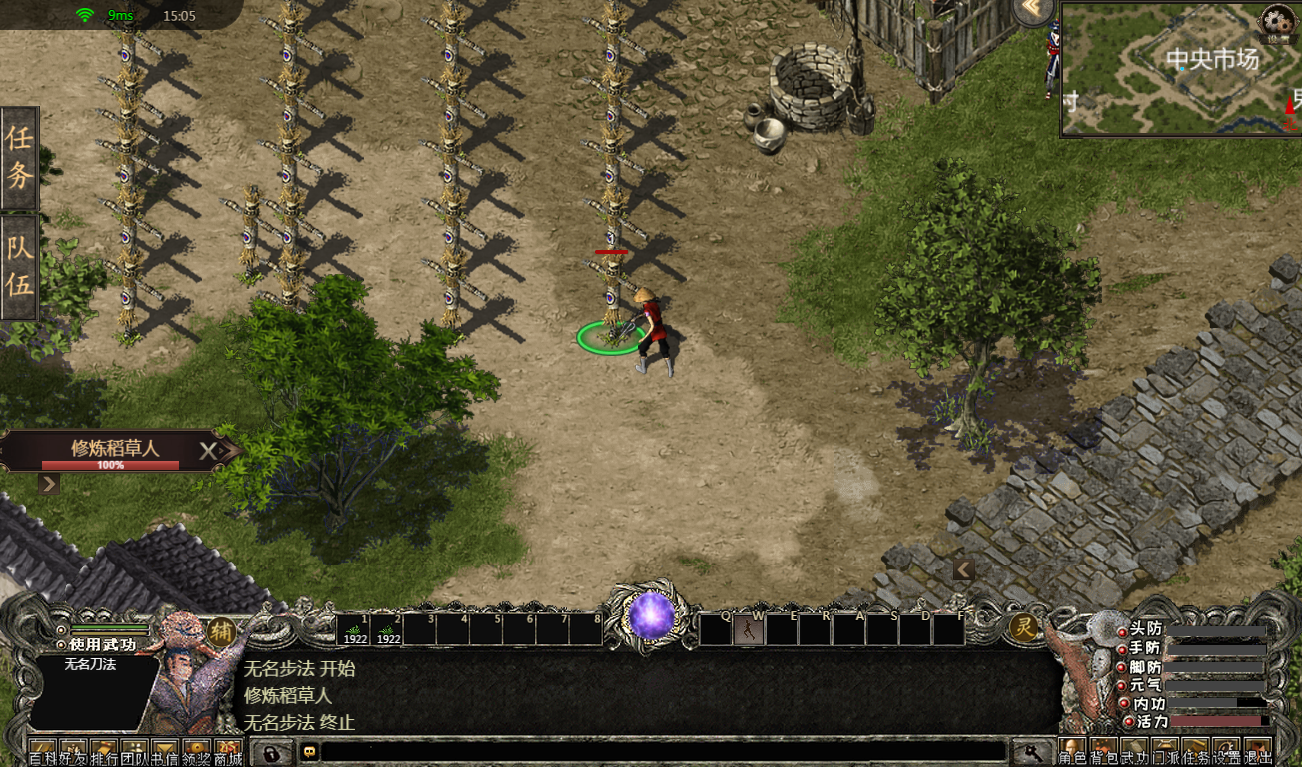1302x767 pixels.
Task: Click the 退出 exit button
Action: (1258, 751)
